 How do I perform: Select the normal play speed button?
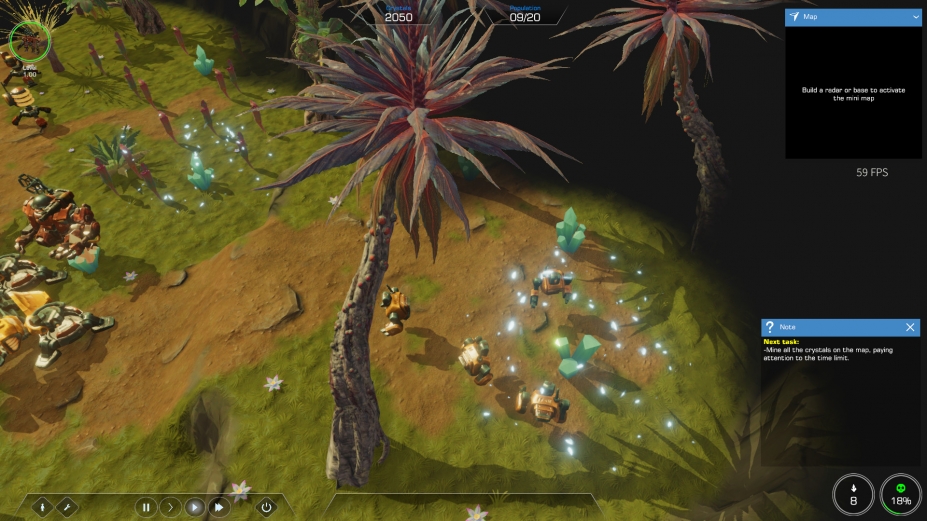click(195, 507)
